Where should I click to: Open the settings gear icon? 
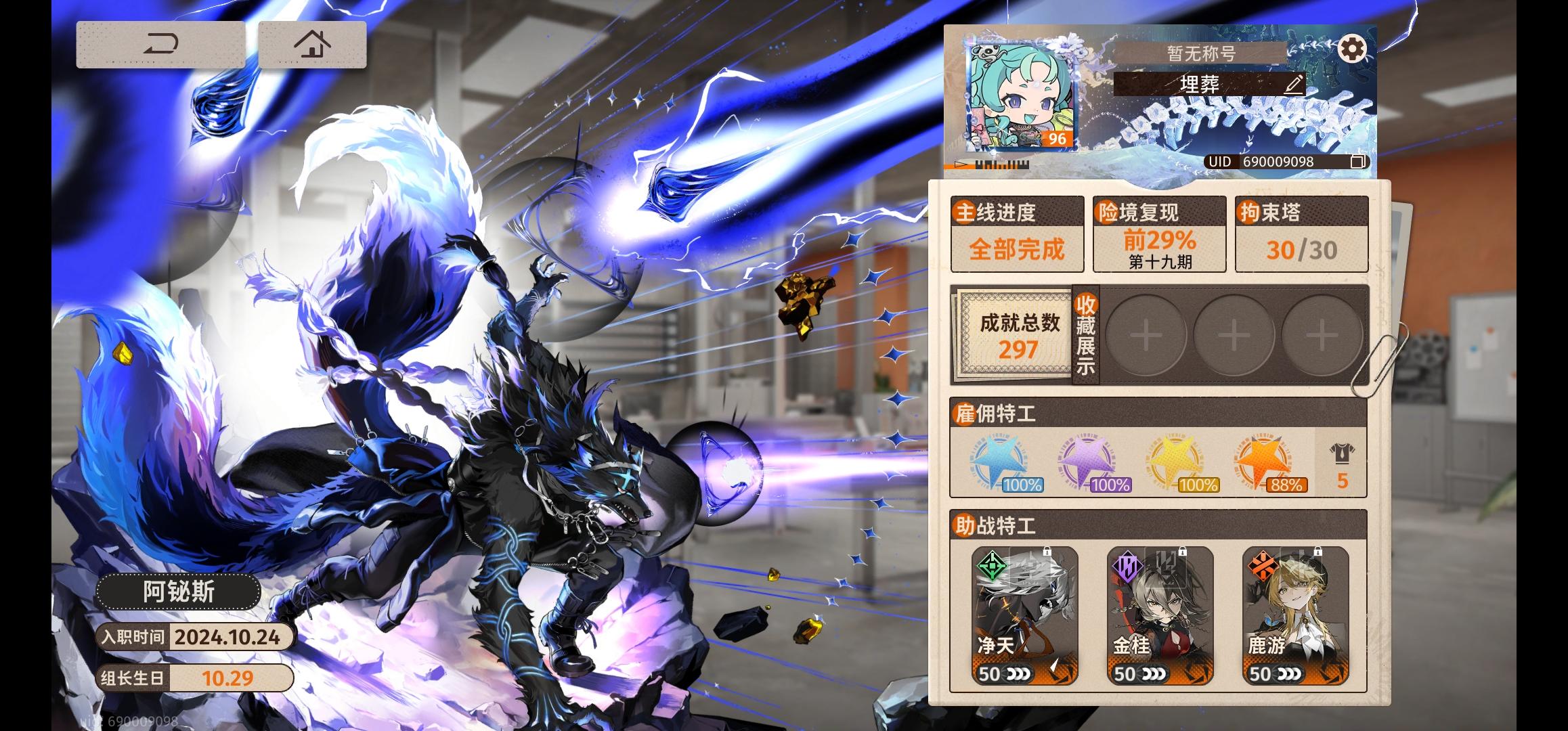pyautogui.click(x=1352, y=49)
